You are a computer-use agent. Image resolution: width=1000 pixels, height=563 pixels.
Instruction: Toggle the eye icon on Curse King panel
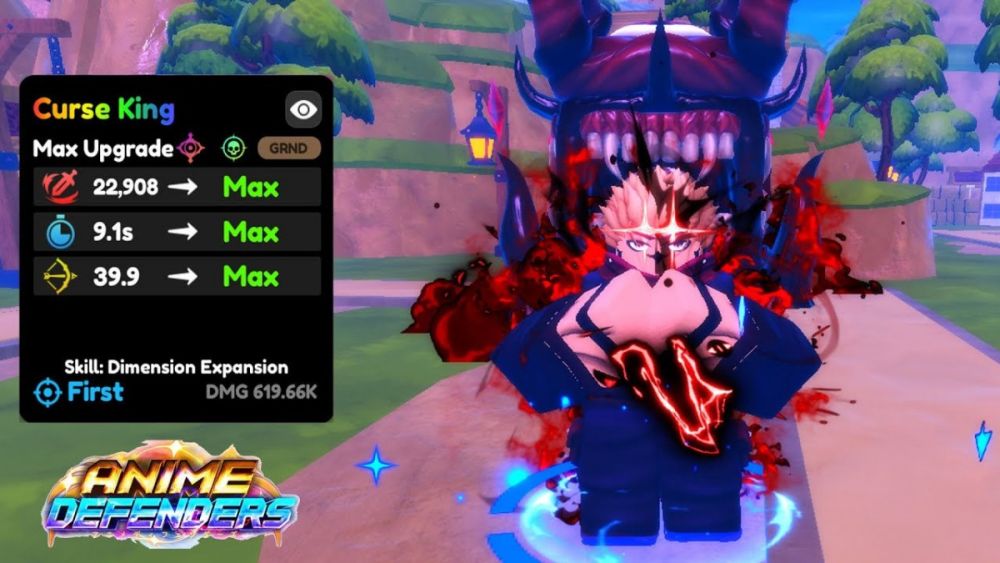(x=303, y=110)
